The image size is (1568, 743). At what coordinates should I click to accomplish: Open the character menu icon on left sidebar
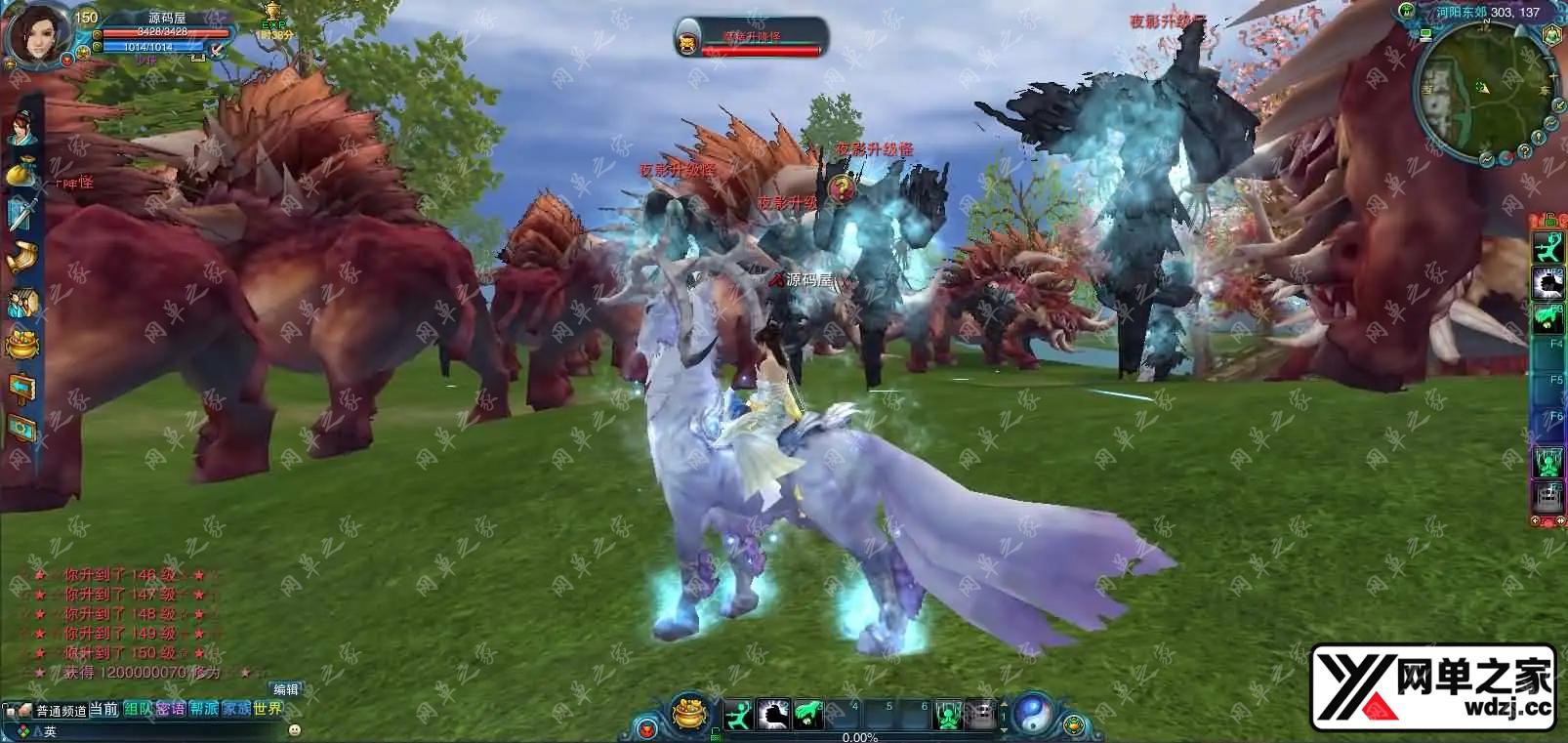(21, 128)
